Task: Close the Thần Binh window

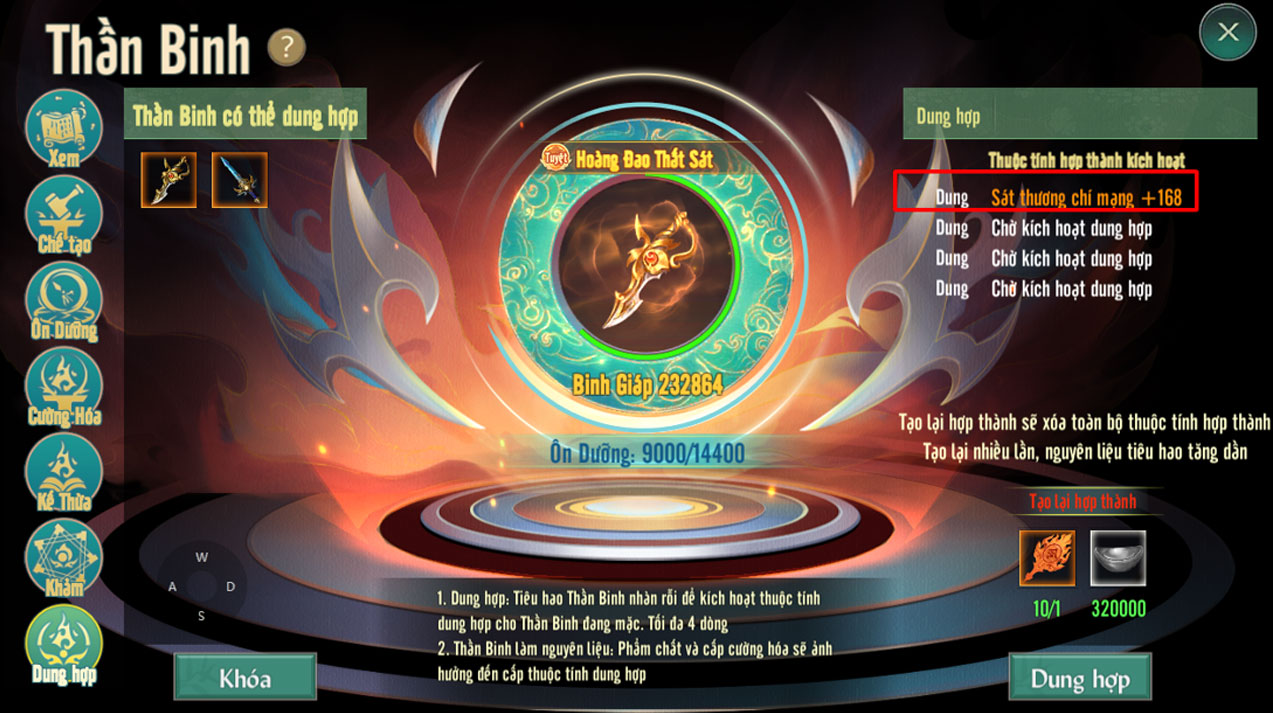Action: coord(1228,32)
